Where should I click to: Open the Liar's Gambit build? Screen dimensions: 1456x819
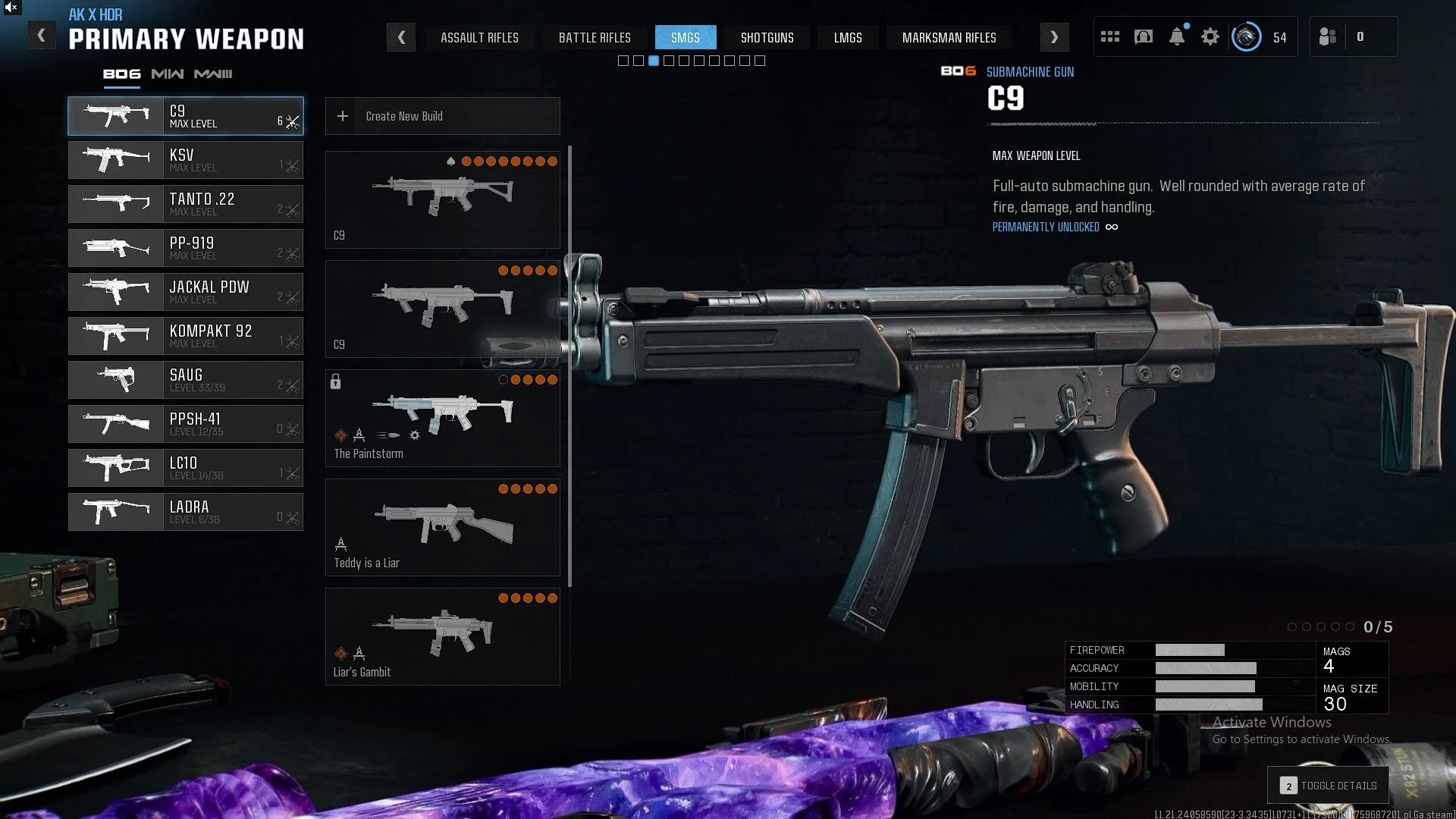pyautogui.click(x=442, y=636)
